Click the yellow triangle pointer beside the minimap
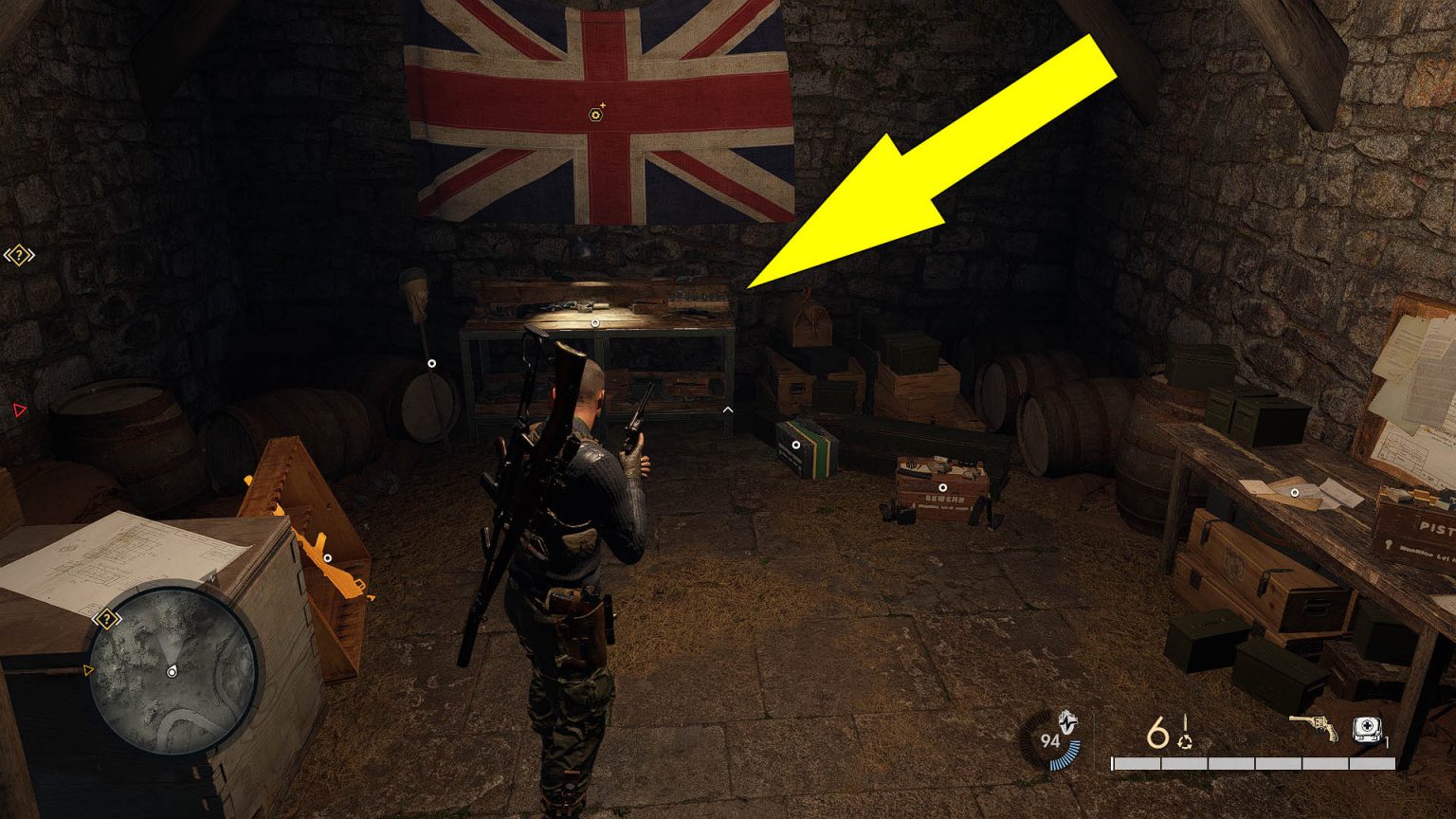This screenshot has width=1456, height=819. pos(88,668)
